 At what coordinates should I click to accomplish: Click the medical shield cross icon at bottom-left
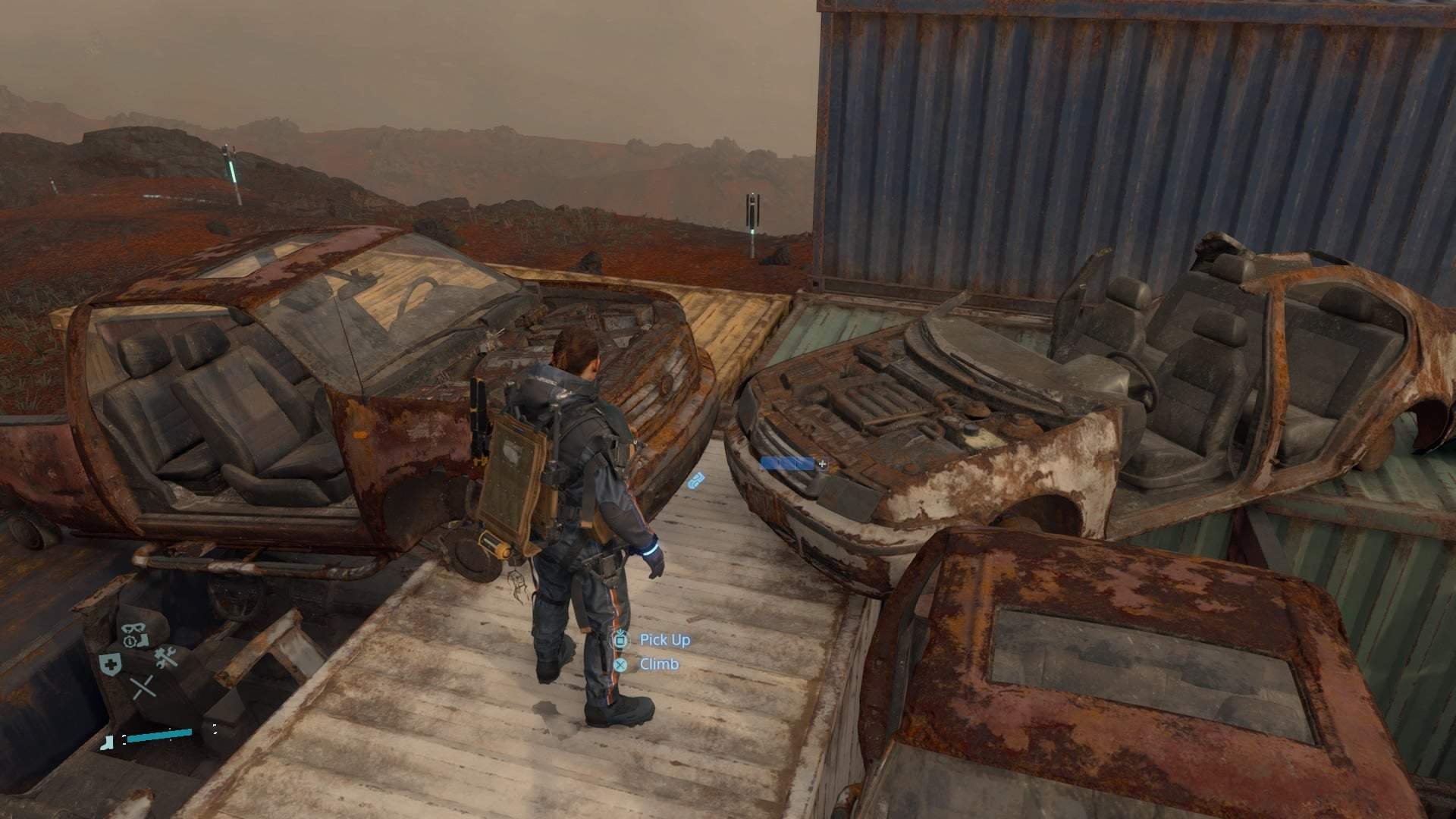pyautogui.click(x=111, y=663)
